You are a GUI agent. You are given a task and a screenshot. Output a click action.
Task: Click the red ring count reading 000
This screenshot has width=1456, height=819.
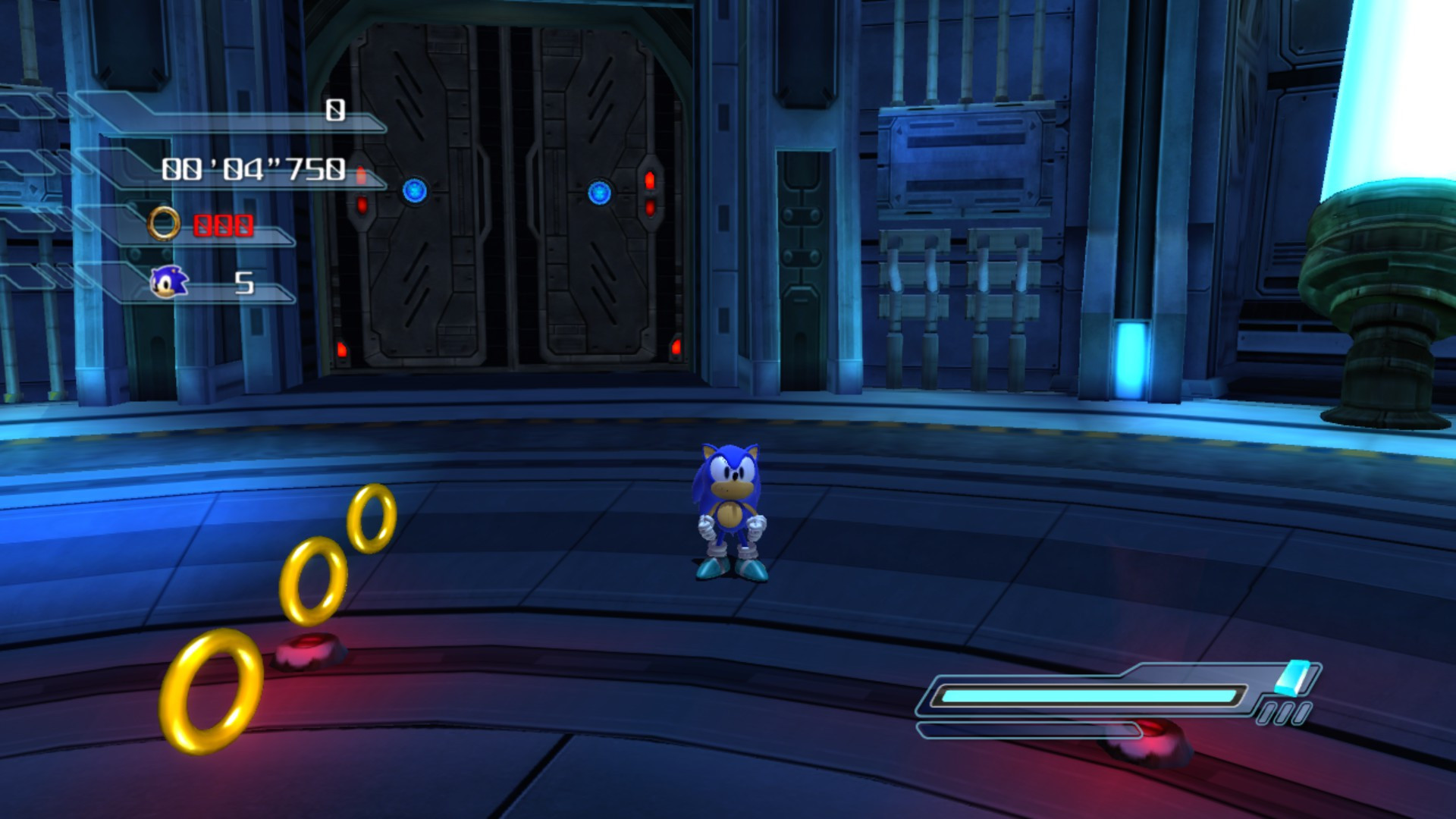point(222,224)
